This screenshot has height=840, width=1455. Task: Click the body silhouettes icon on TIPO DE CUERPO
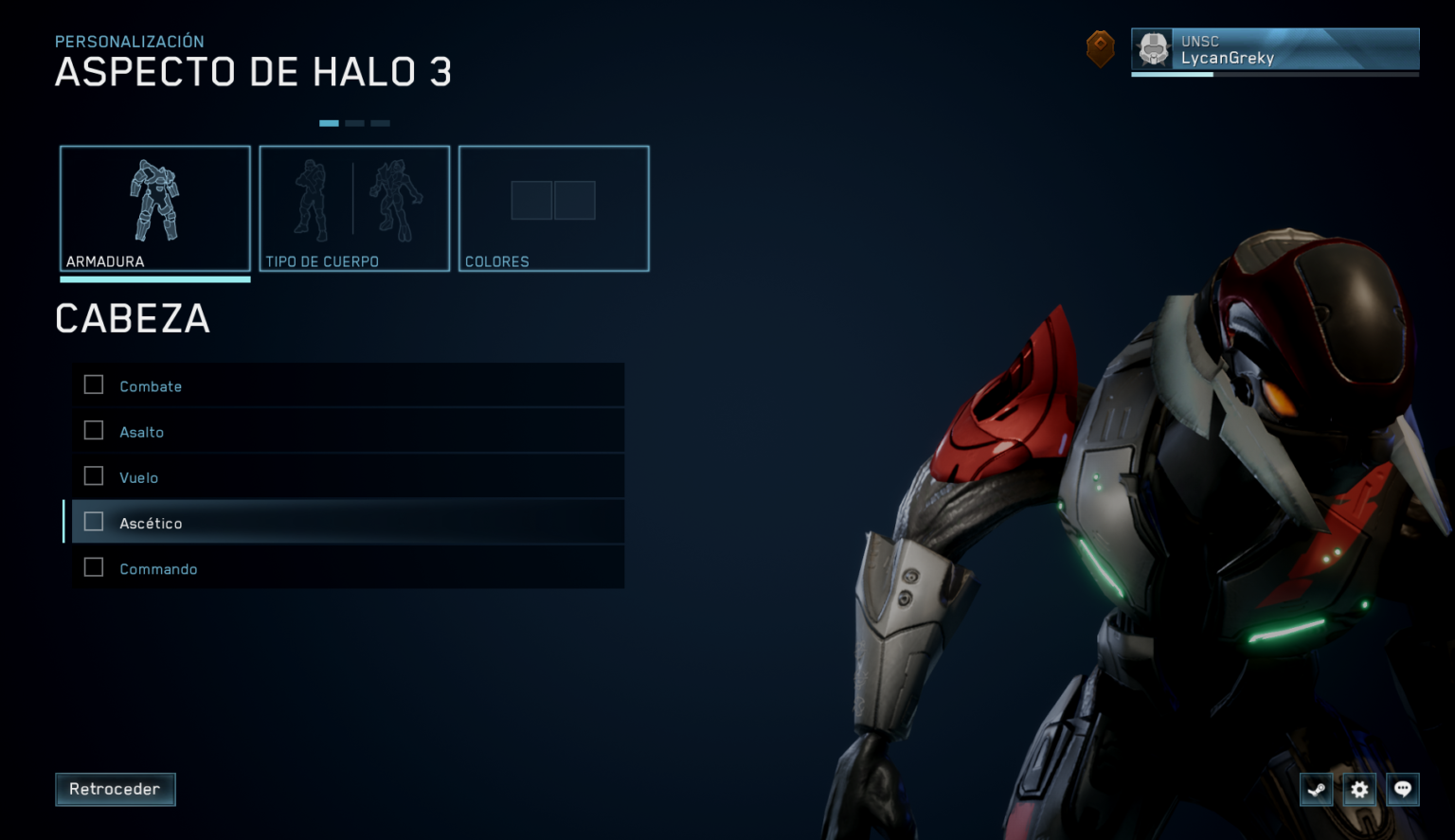(x=354, y=199)
